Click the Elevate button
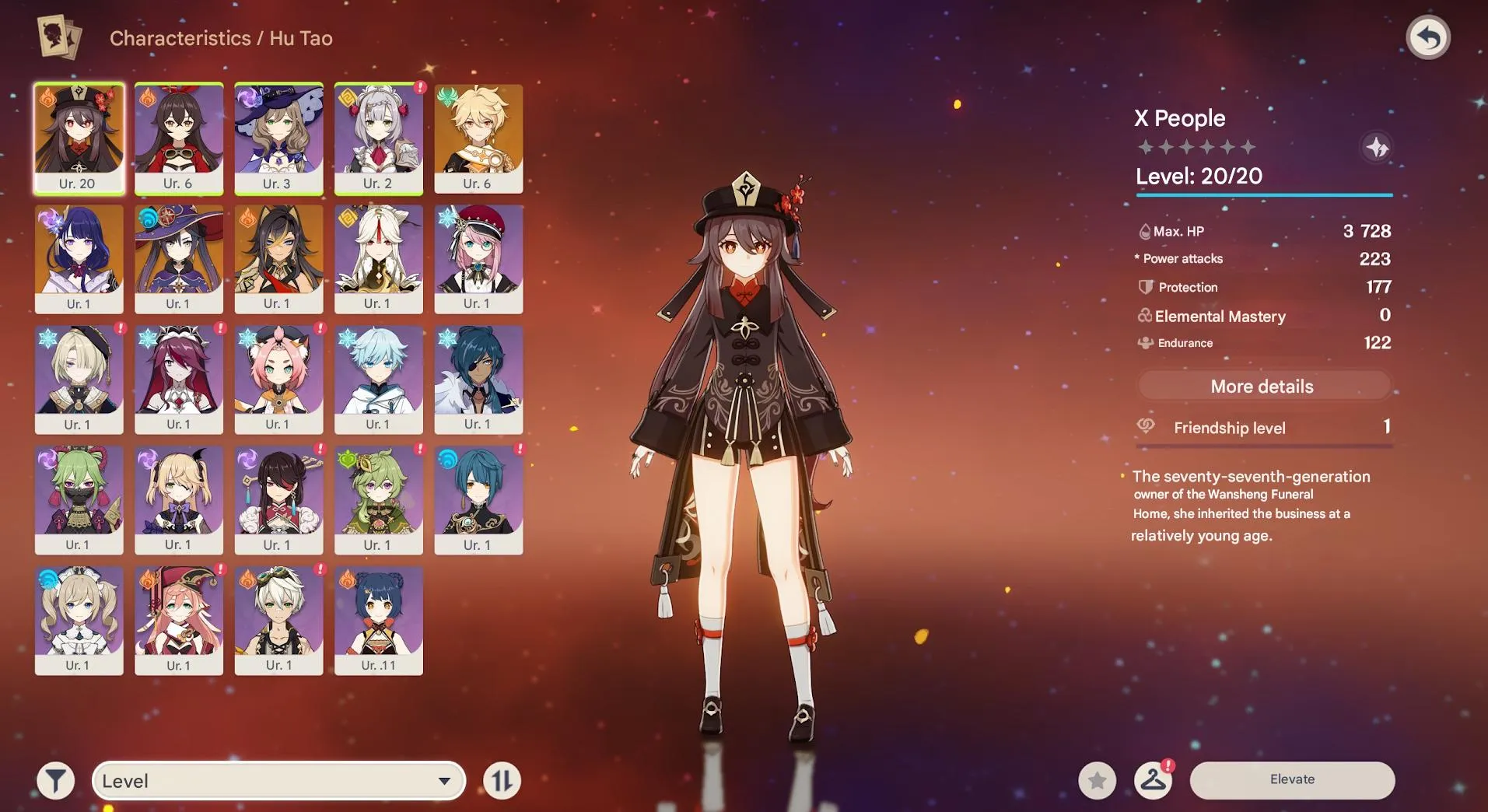This screenshot has width=1488, height=812. coord(1292,779)
